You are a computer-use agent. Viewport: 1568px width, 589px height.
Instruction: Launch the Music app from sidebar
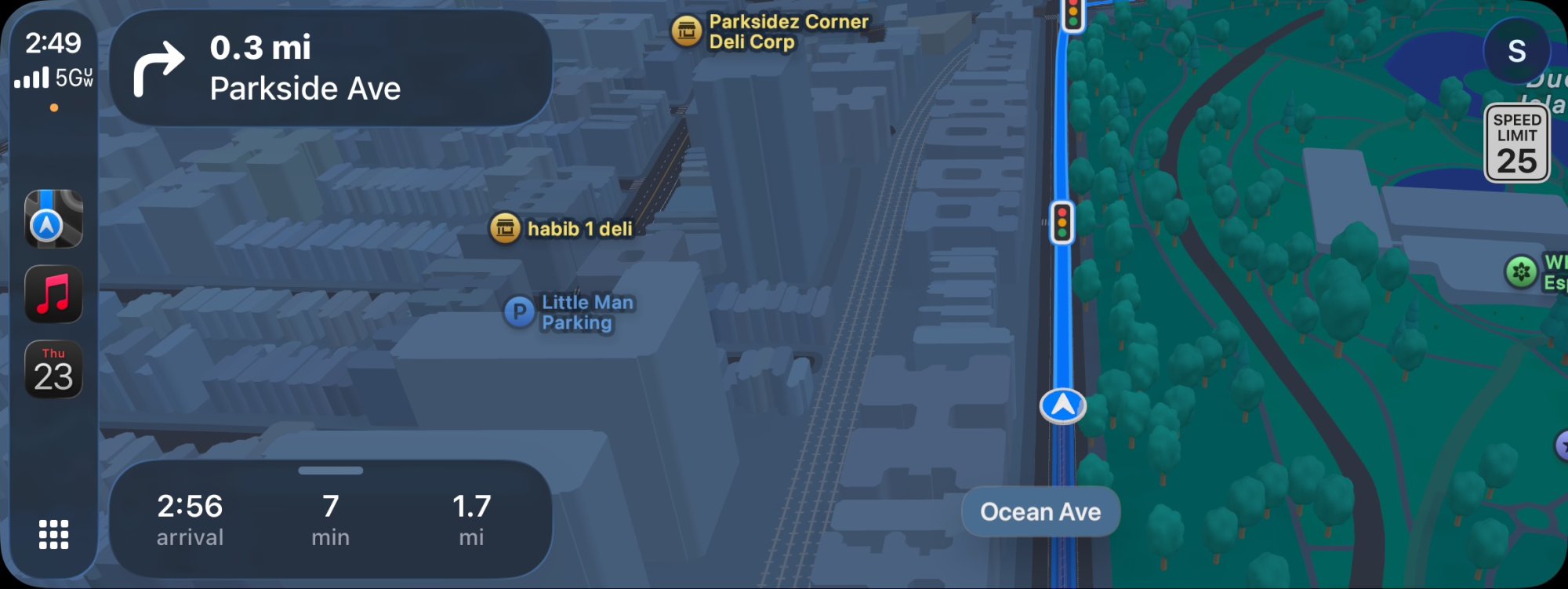53,295
